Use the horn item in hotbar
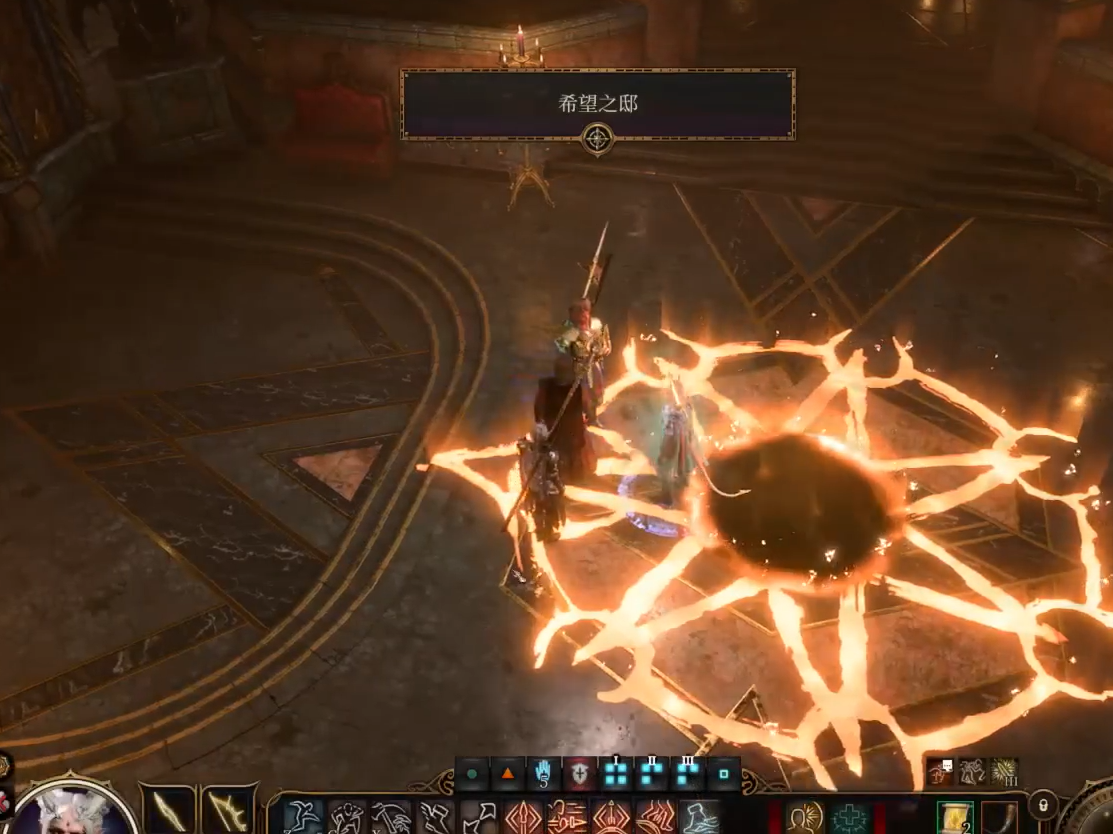Screen dimensions: 1113x834 [998, 817]
